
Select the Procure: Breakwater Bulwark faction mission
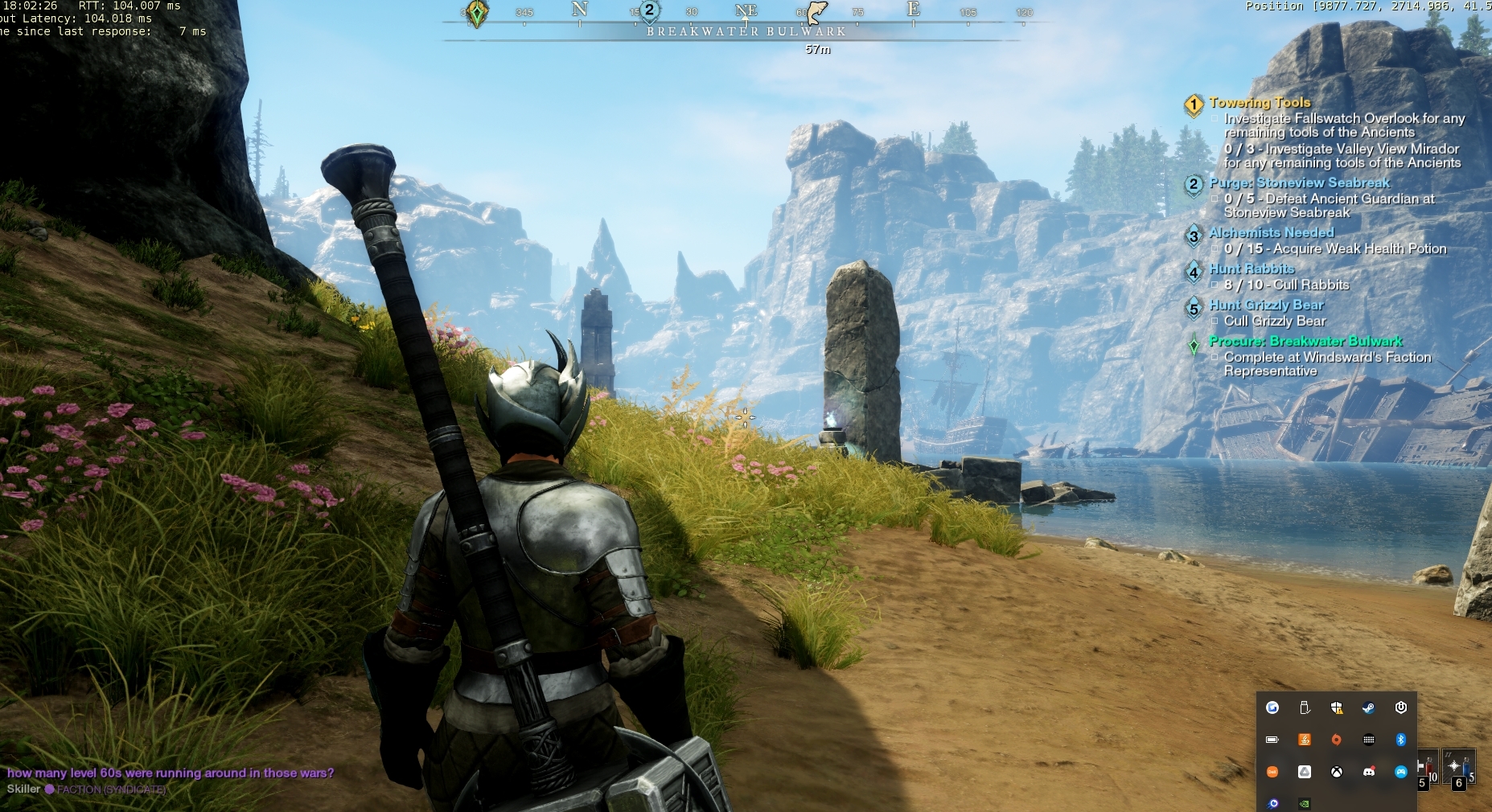point(1305,342)
